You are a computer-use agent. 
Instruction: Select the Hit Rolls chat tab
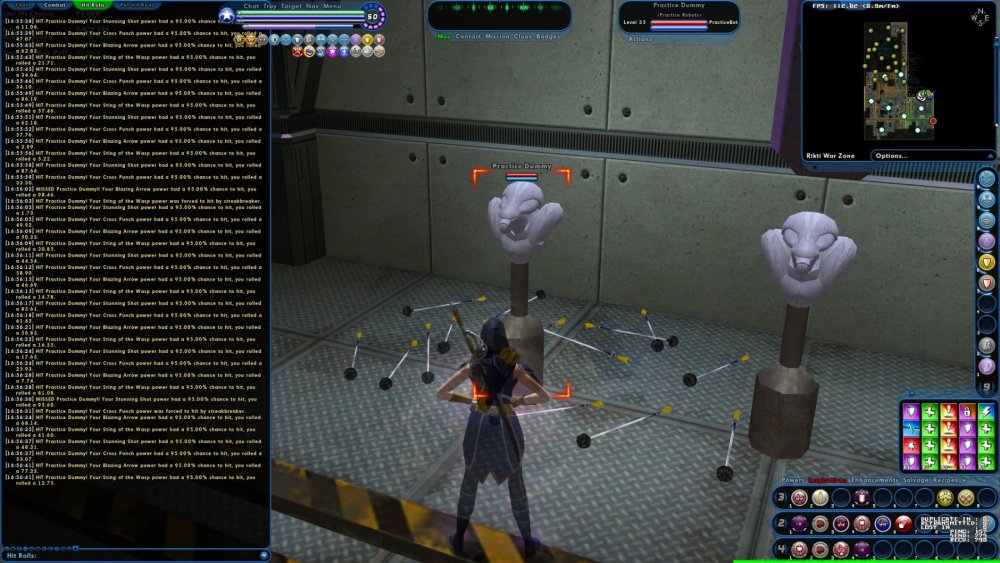(89, 6)
